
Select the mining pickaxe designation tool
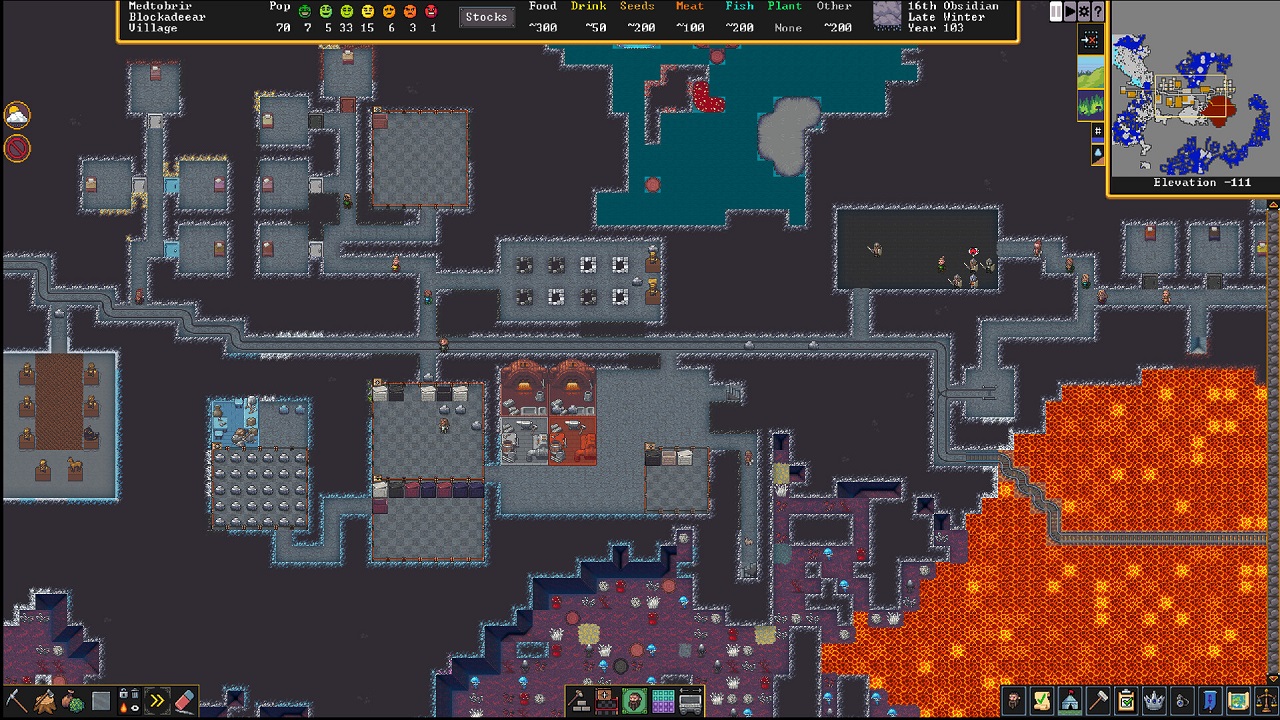(x=16, y=700)
